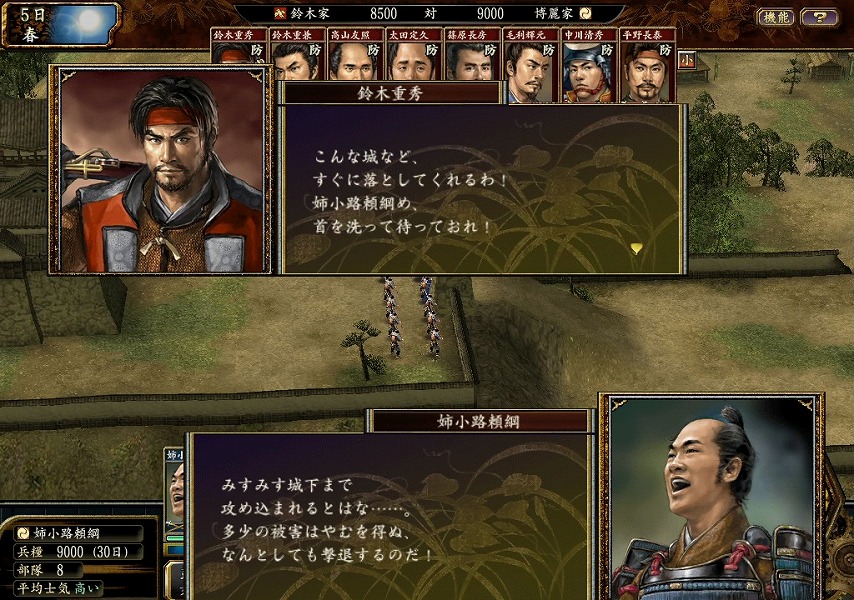The width and height of the screenshot is (854, 600).
Task: Click 鈴木重秀's dialogue text box
Action: [x=482, y=188]
